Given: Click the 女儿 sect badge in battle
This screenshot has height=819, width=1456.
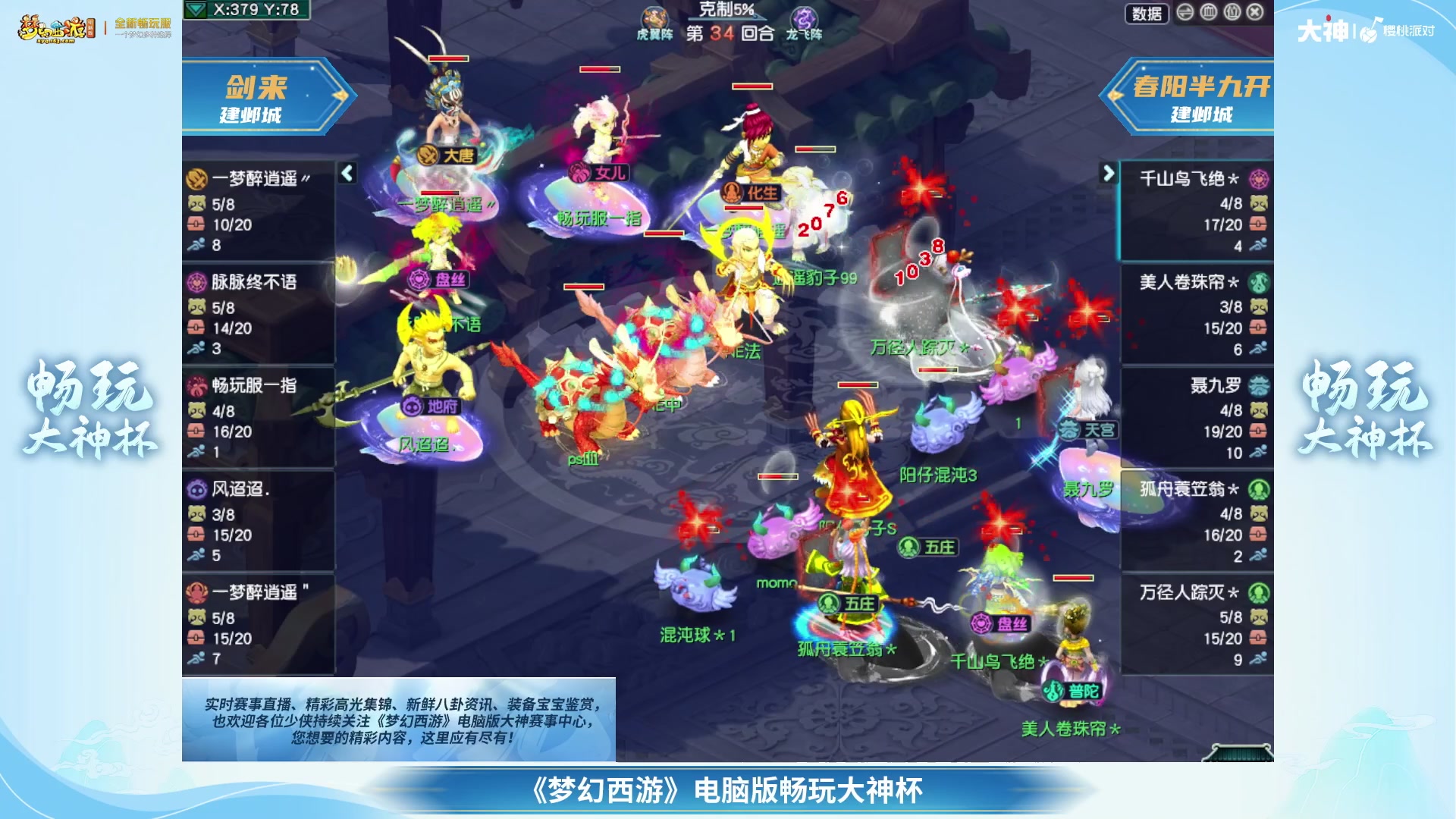Looking at the screenshot, I should click(581, 173).
